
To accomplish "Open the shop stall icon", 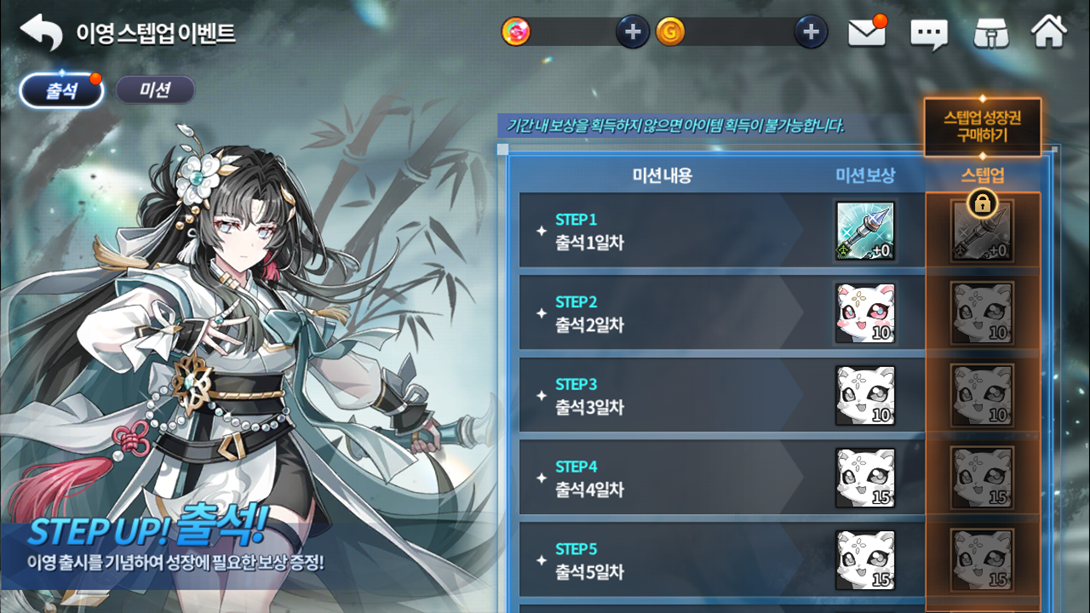I will click(x=990, y=33).
